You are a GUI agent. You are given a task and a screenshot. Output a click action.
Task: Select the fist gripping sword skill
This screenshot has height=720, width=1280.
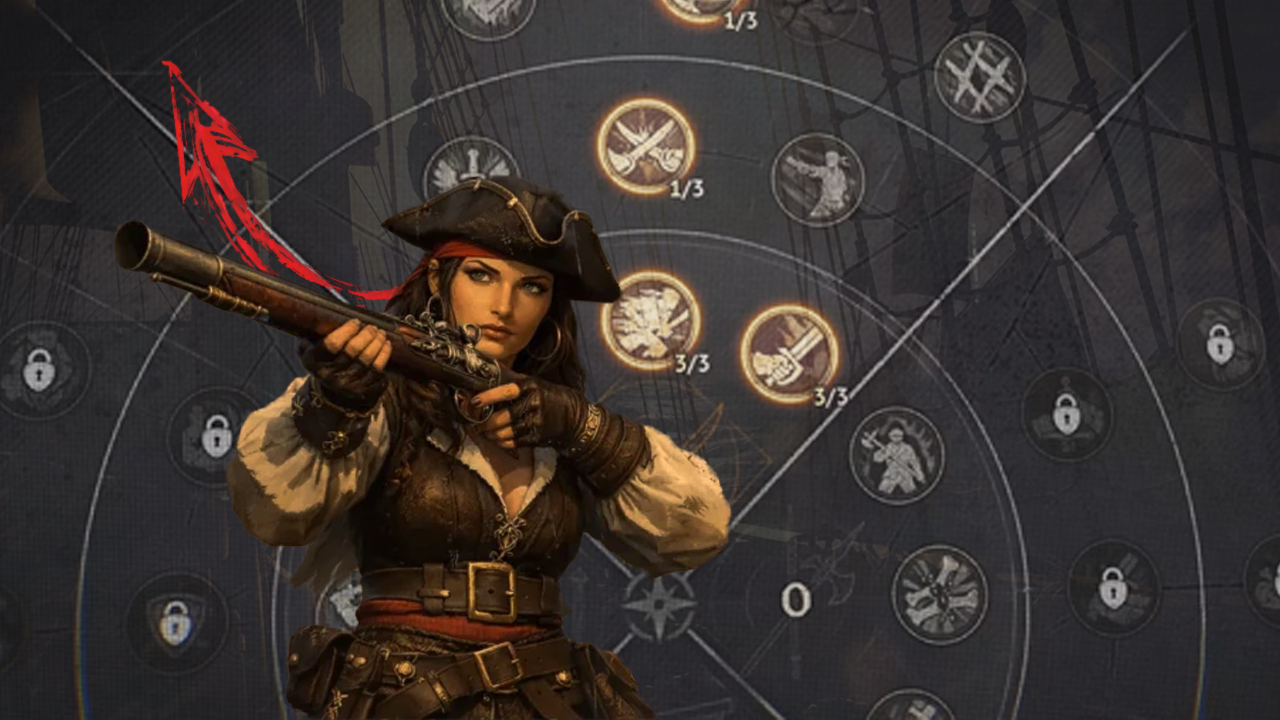point(789,354)
